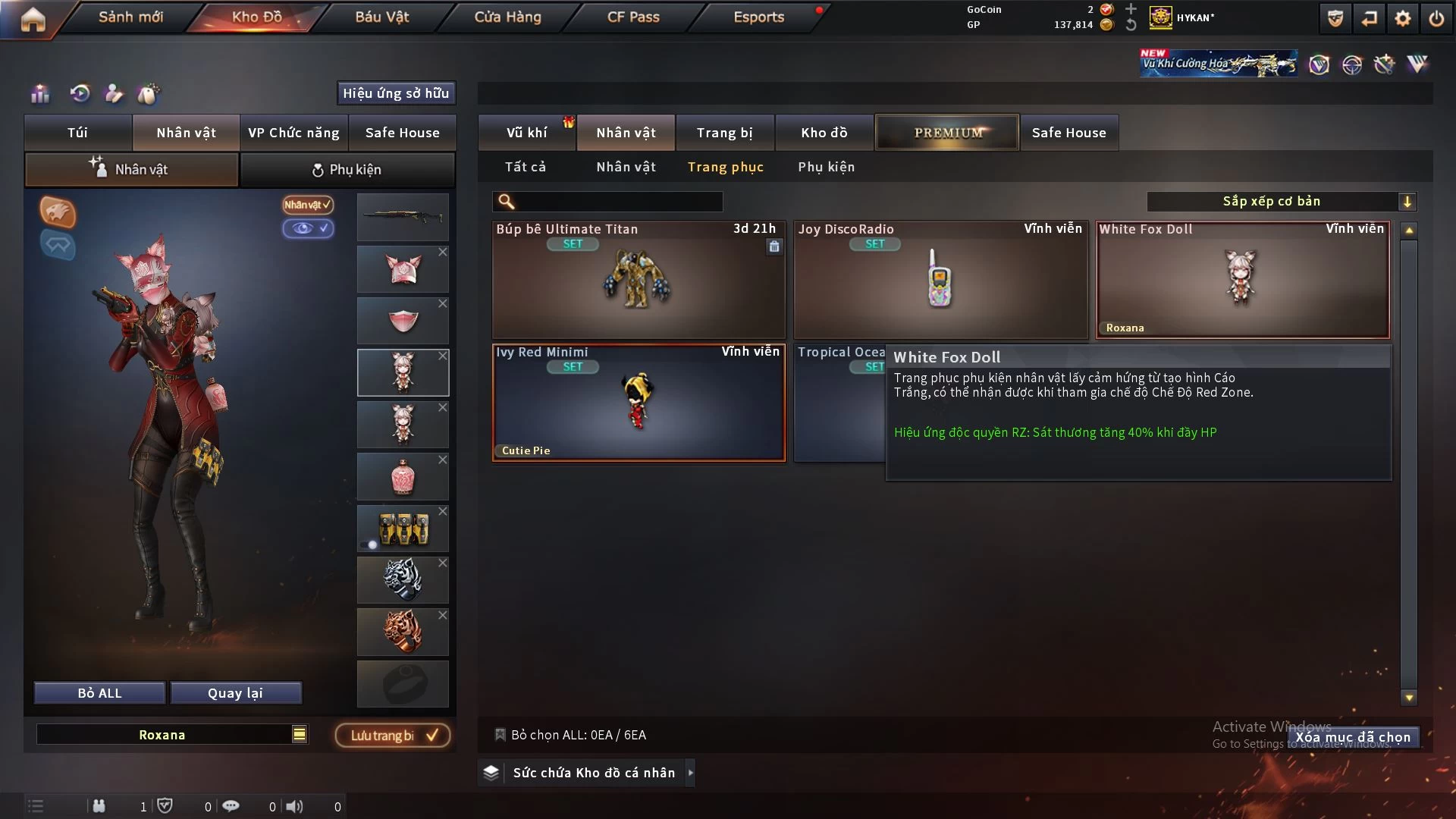Open Hiệu ứng sở hữu effects
This screenshot has height=819, width=1456.
(x=396, y=93)
